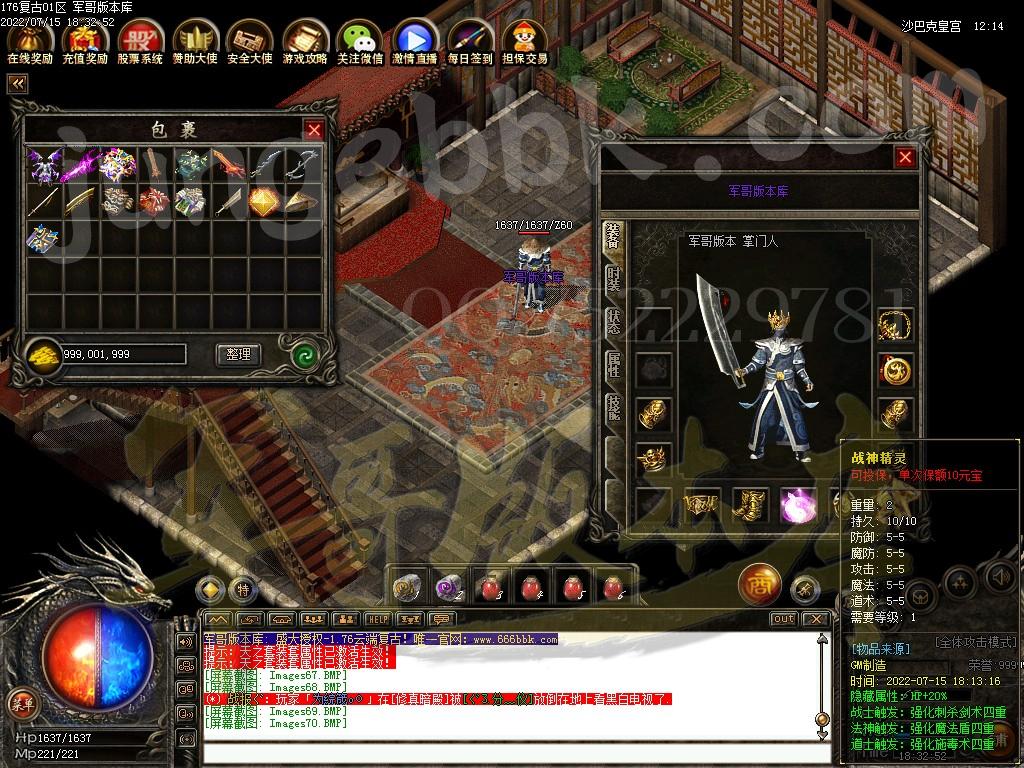Open the 商 shop round button
The image size is (1024, 768).
[x=759, y=585]
